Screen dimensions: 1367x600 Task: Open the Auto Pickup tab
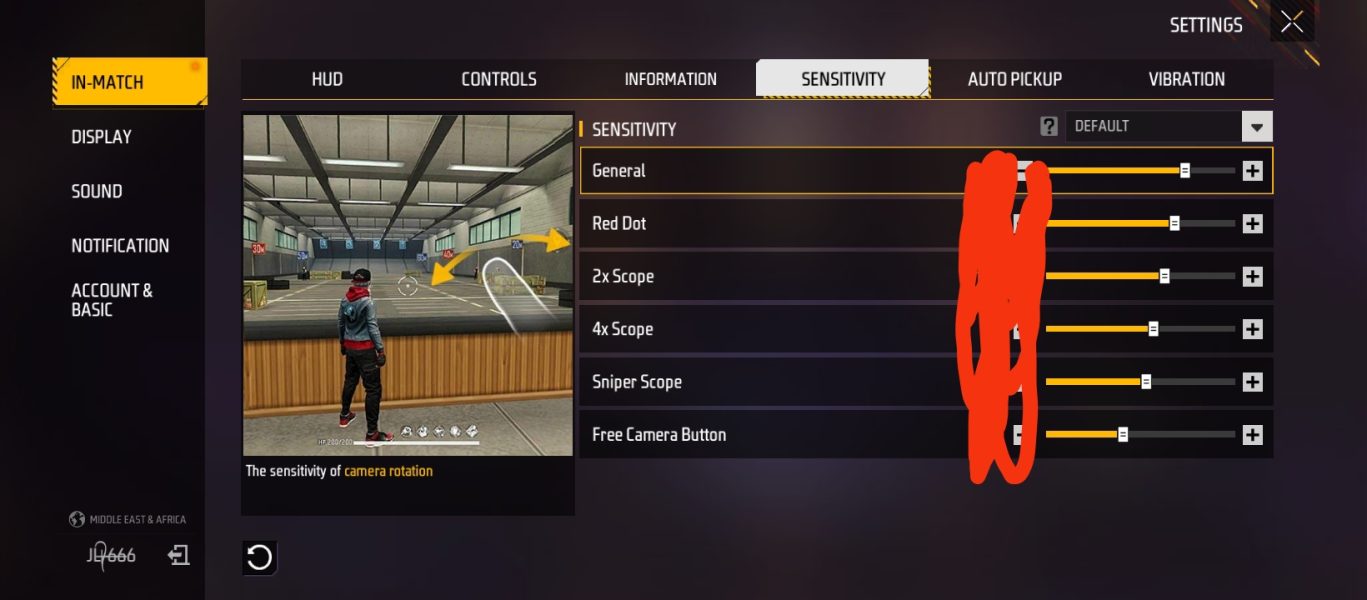1014,79
